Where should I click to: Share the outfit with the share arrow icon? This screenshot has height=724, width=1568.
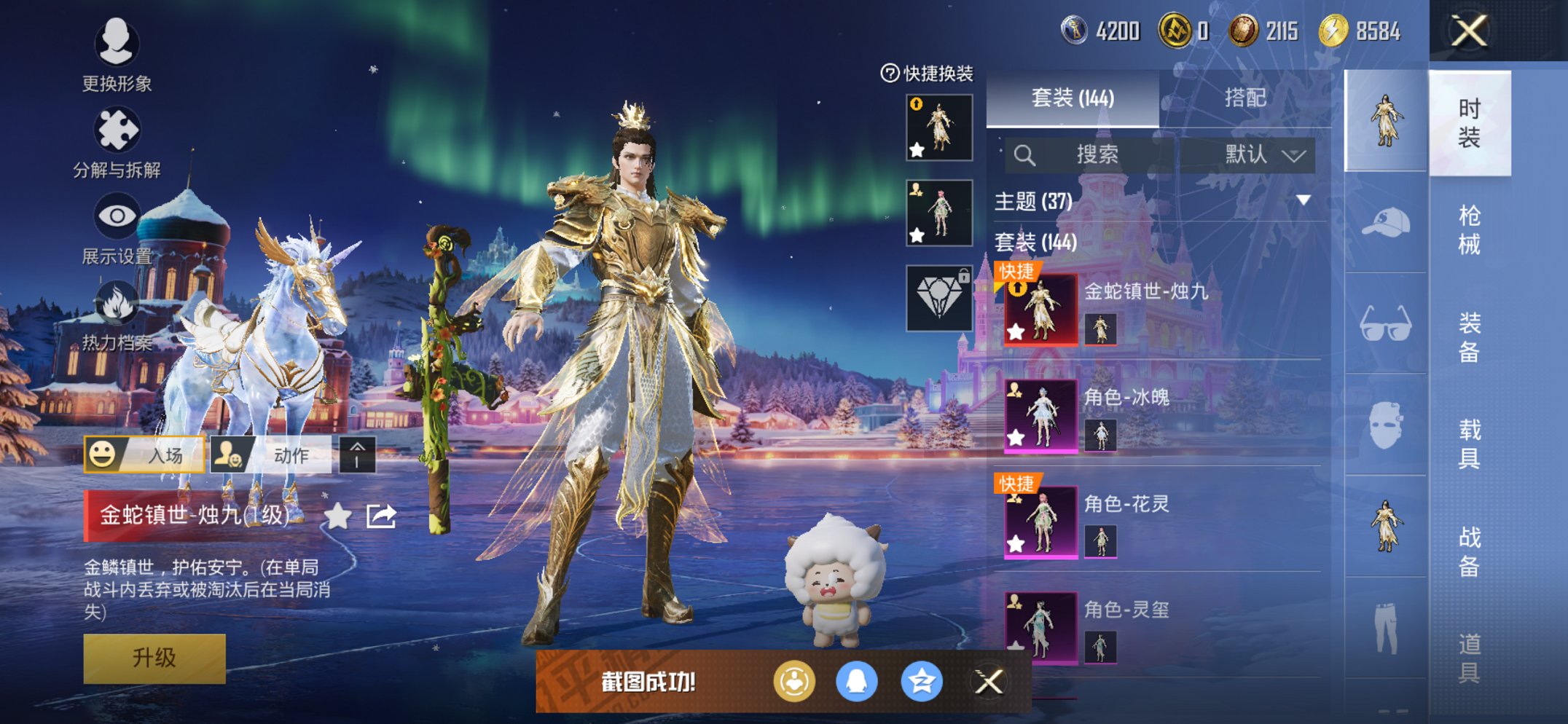point(381,516)
